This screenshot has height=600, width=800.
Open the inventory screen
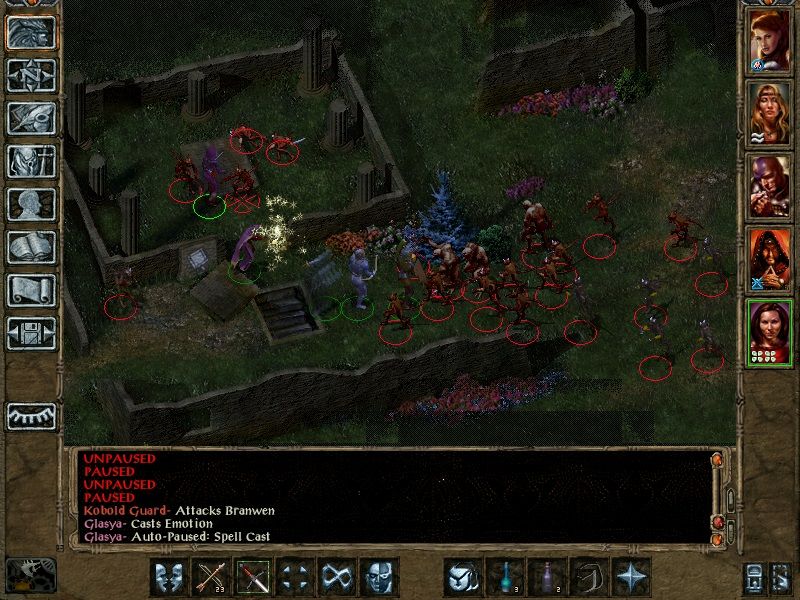click(x=31, y=161)
